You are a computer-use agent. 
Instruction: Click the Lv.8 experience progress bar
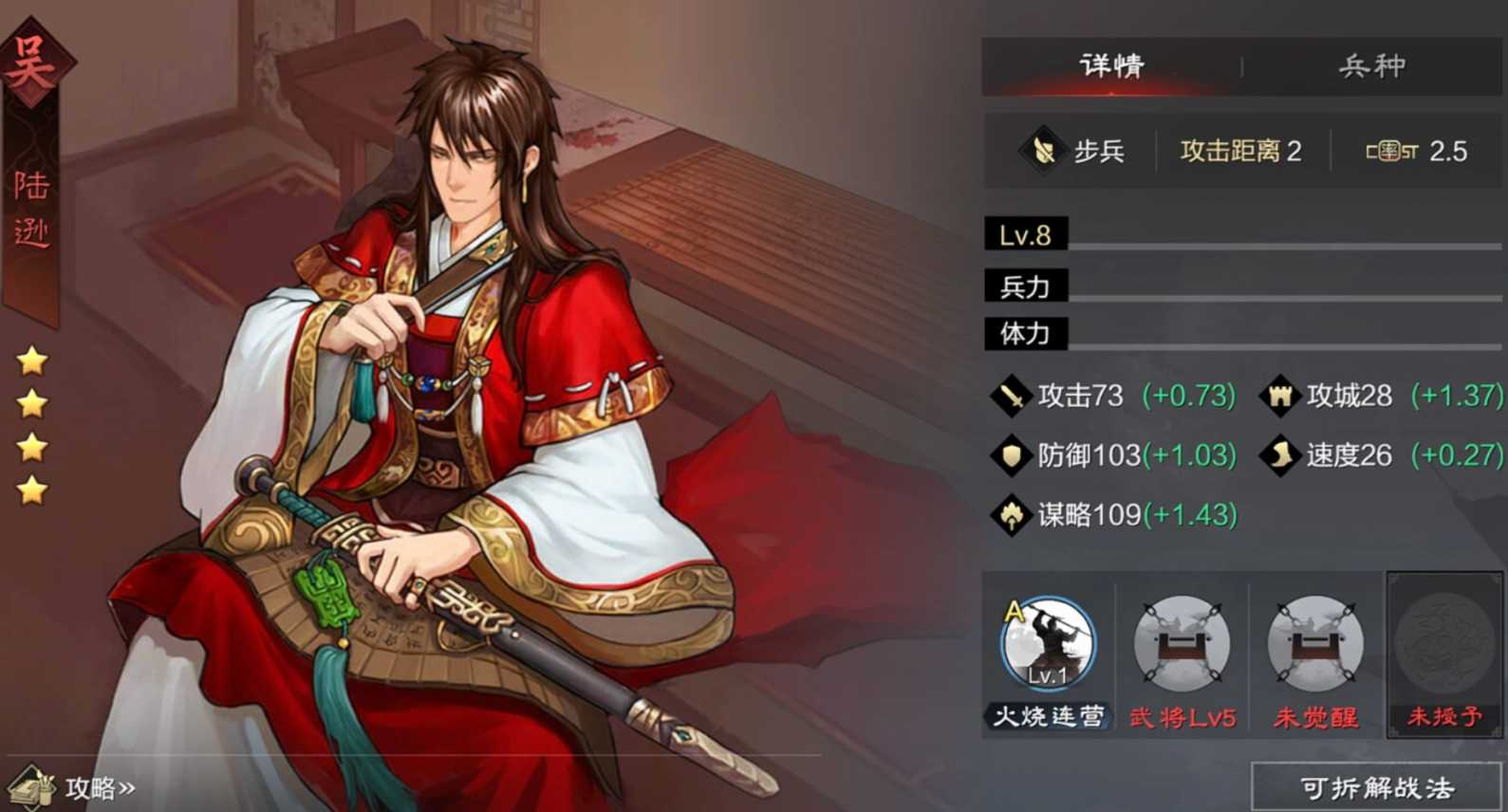1234,234
